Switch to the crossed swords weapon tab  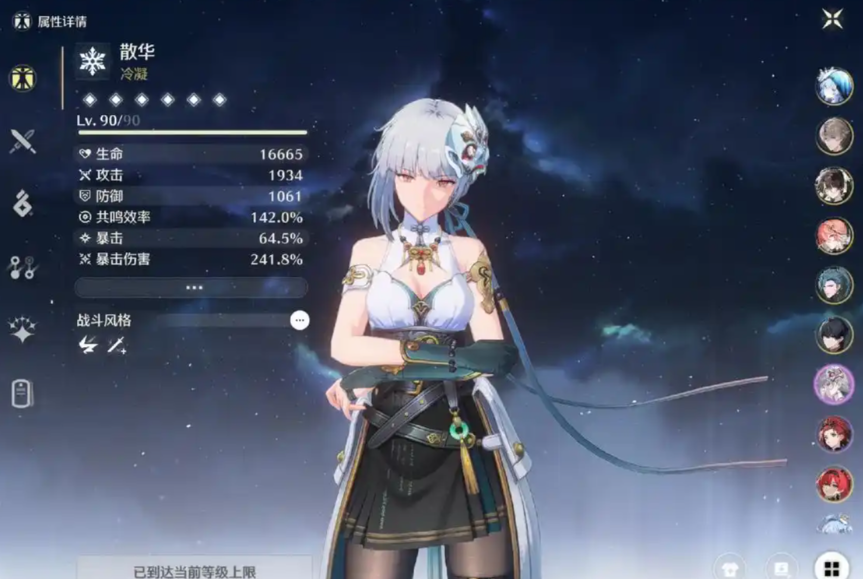click(x=22, y=141)
